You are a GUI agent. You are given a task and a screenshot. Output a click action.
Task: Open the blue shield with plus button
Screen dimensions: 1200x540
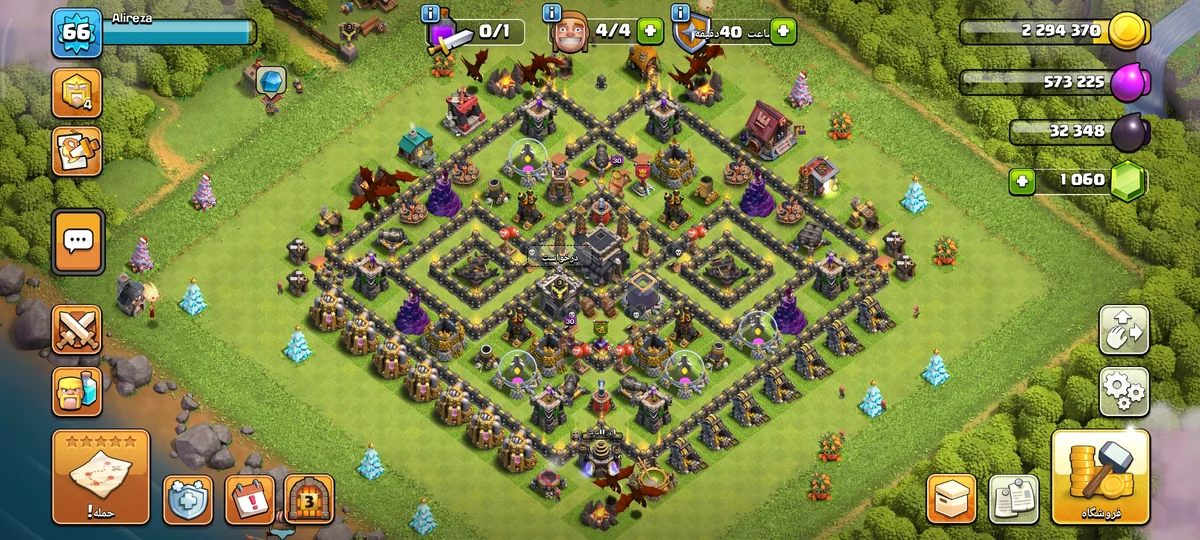[x=189, y=498]
